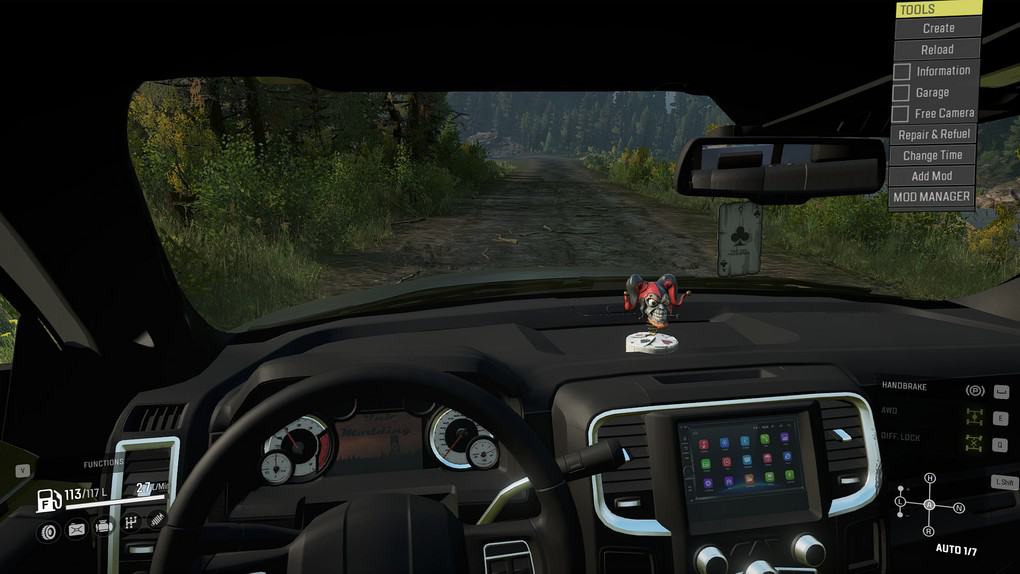The height and width of the screenshot is (574, 1020).
Task: Toggle the Diff. Lock icon
Action: pos(974,444)
